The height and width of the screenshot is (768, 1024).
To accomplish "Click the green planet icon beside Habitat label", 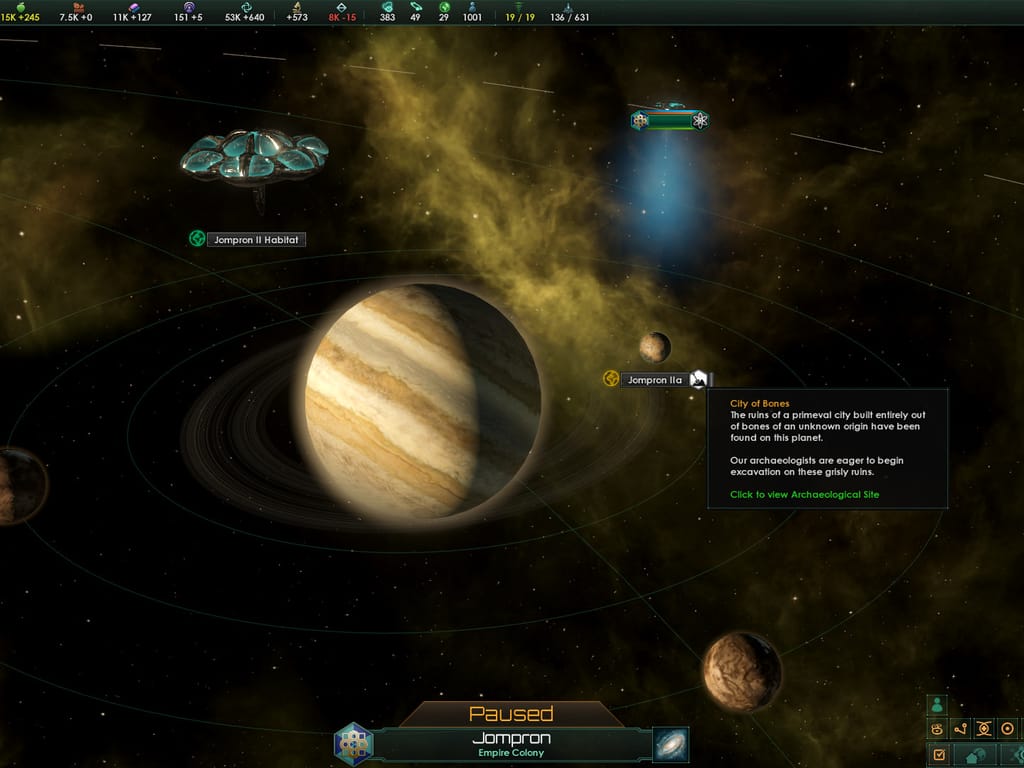I will (197, 239).
